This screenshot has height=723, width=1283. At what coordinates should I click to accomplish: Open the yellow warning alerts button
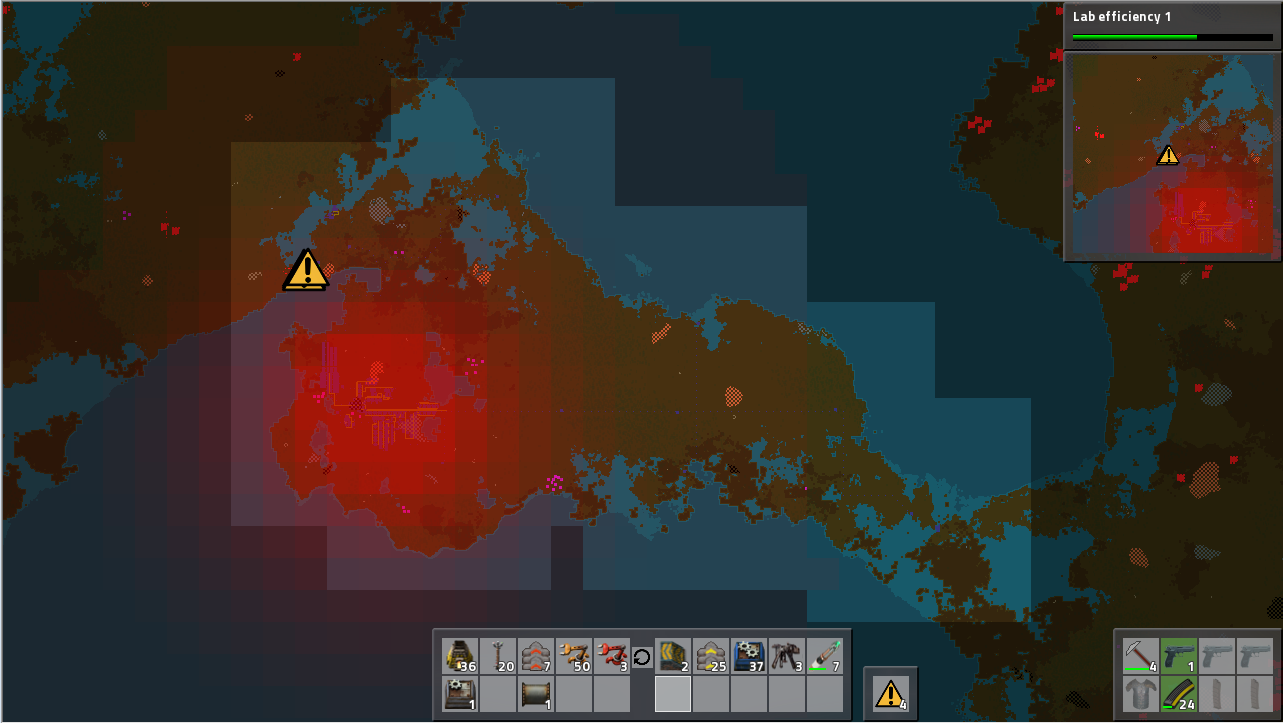tap(890, 693)
